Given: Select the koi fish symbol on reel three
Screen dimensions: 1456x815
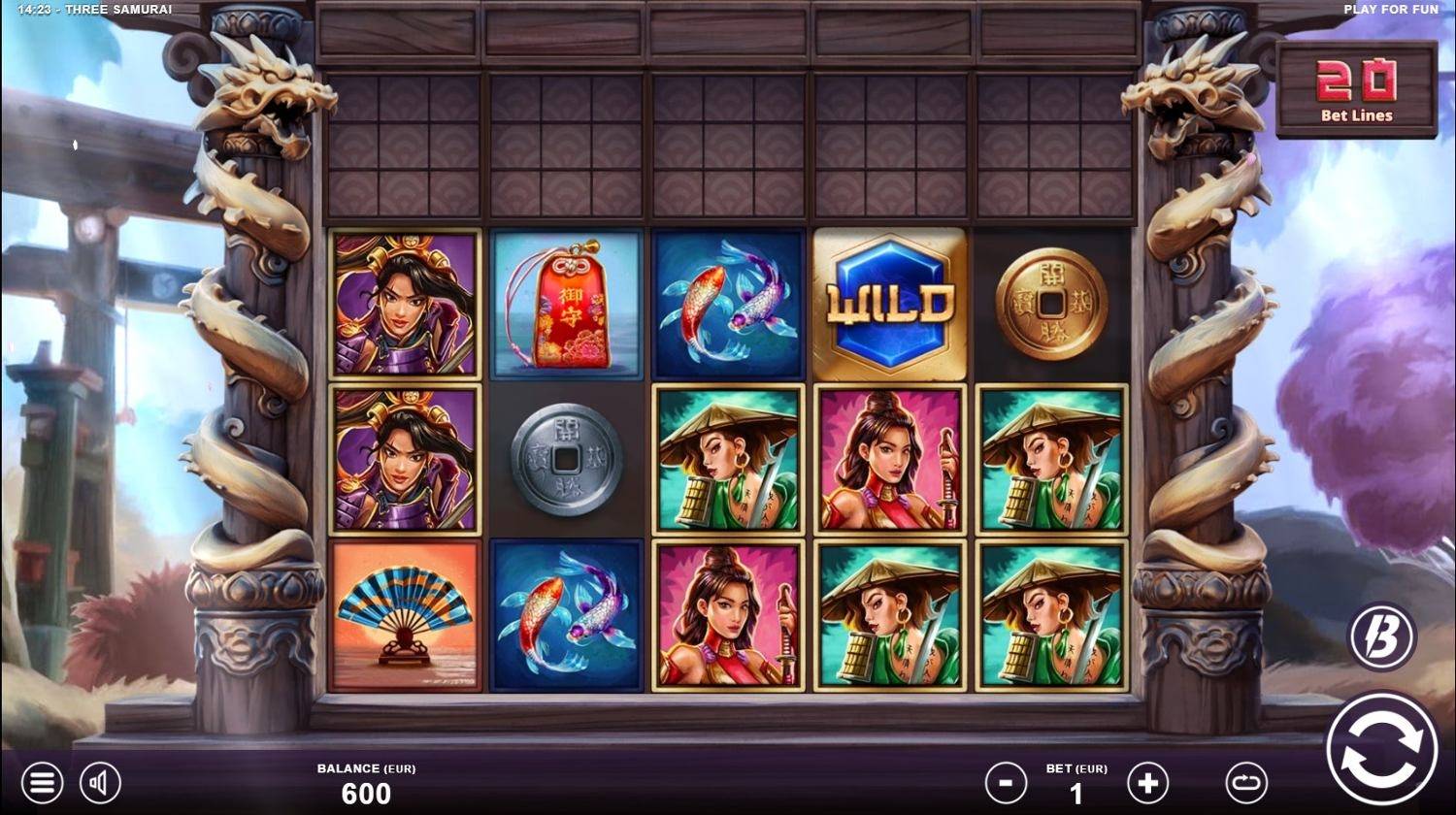Looking at the screenshot, I should coord(726,303).
